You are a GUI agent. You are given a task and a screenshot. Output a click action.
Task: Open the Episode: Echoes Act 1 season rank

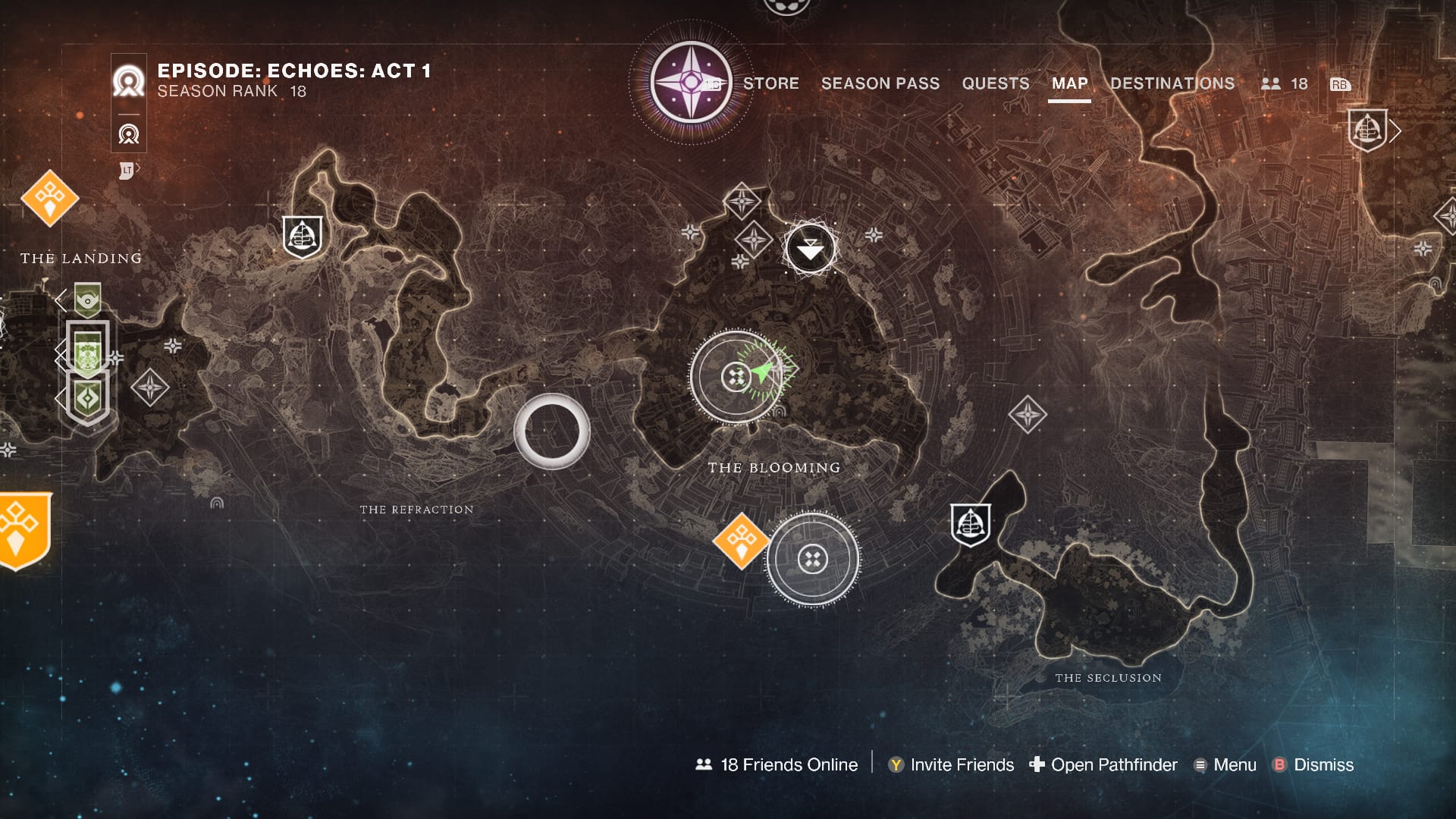click(293, 80)
